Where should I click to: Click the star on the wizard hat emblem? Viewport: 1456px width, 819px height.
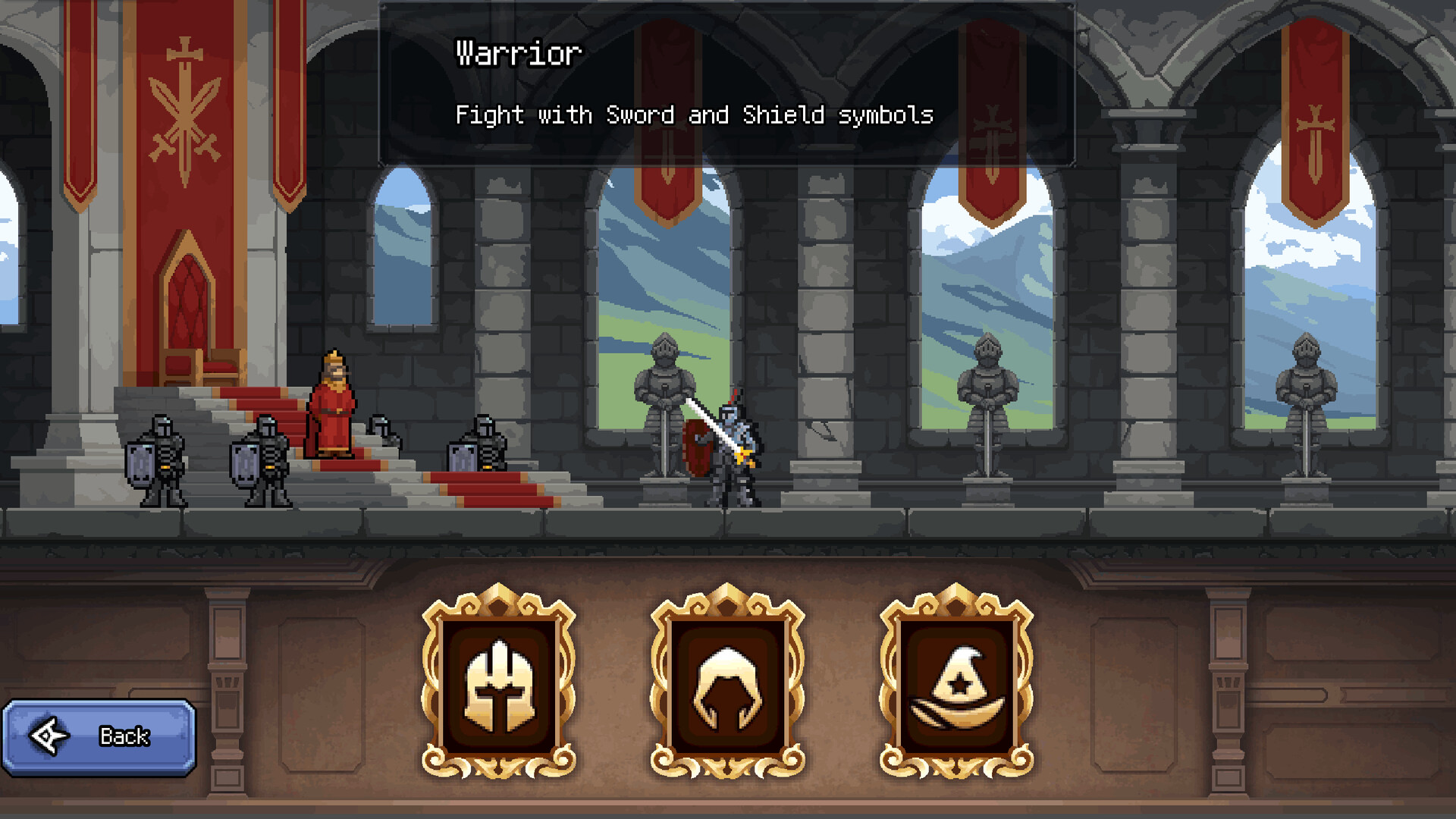962,685
